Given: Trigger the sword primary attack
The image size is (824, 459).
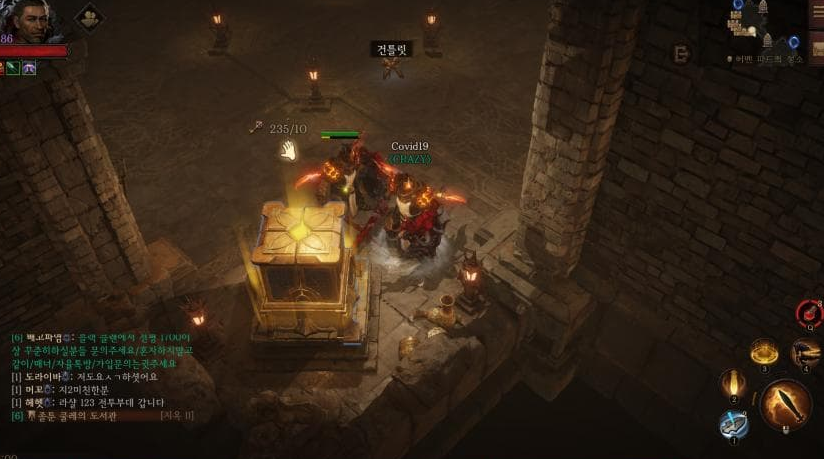Looking at the screenshot, I should (x=786, y=404).
